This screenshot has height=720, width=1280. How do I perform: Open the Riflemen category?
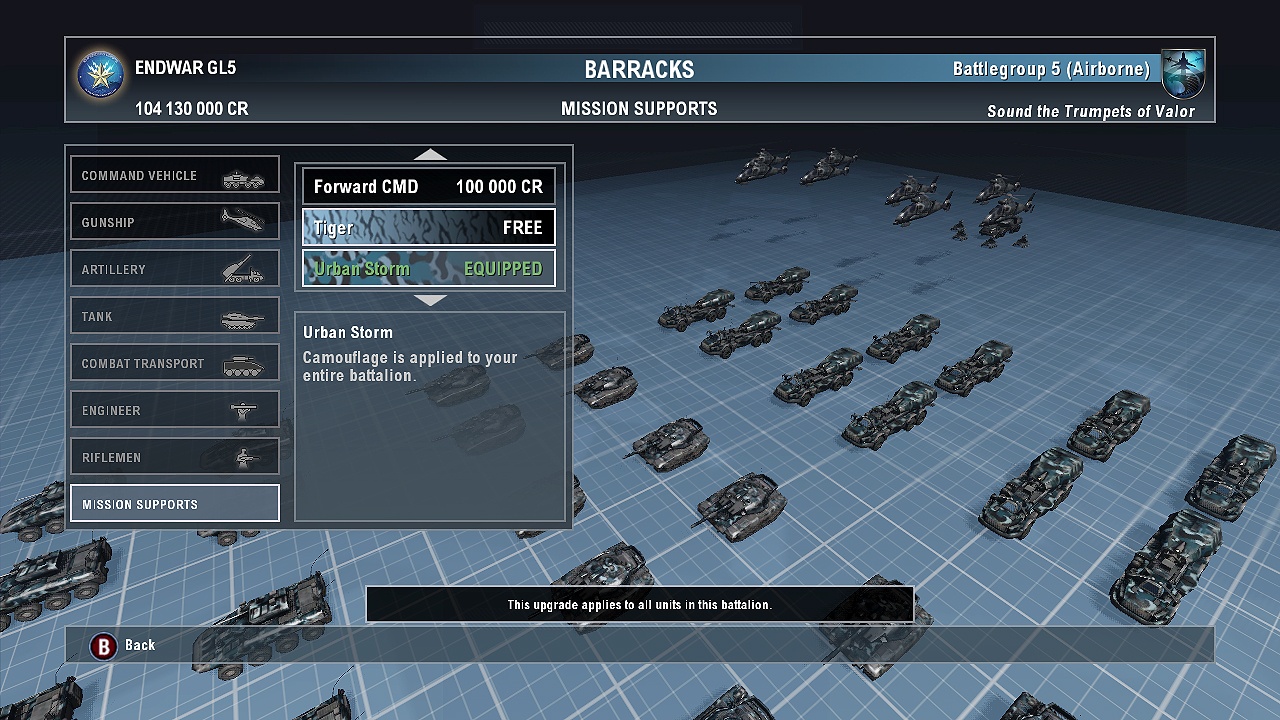(x=175, y=457)
